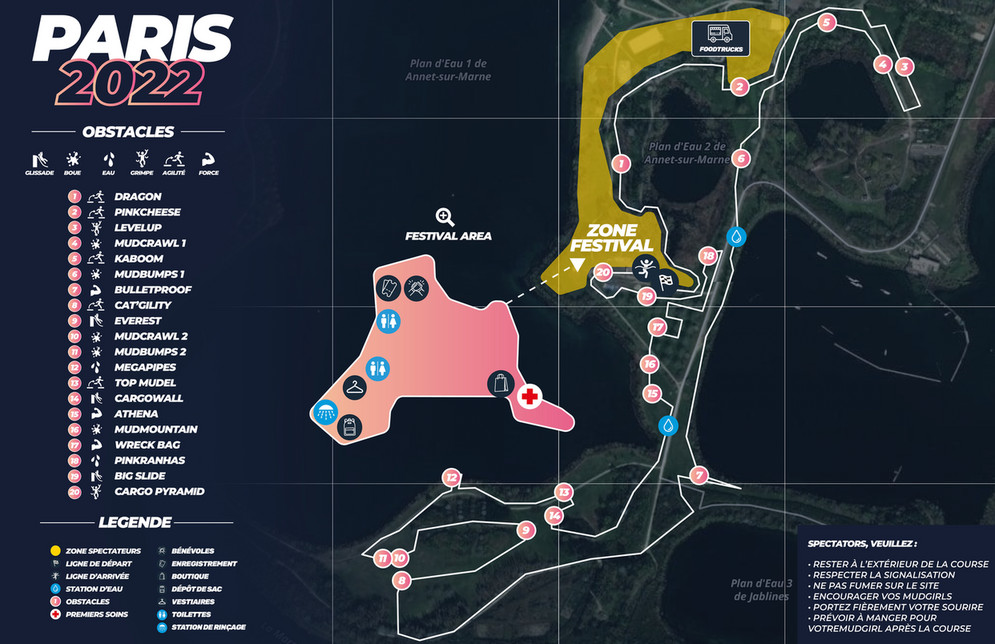Click the shower rinse station icon in festival area

[325, 411]
